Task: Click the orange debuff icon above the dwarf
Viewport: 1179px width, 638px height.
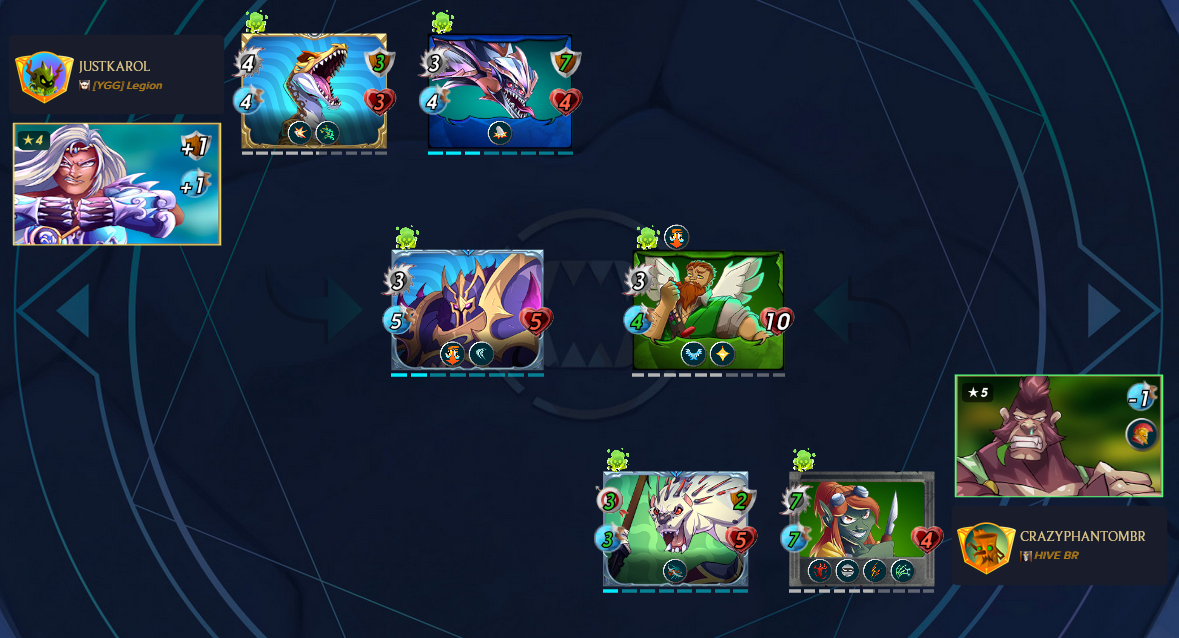Action: pos(676,237)
